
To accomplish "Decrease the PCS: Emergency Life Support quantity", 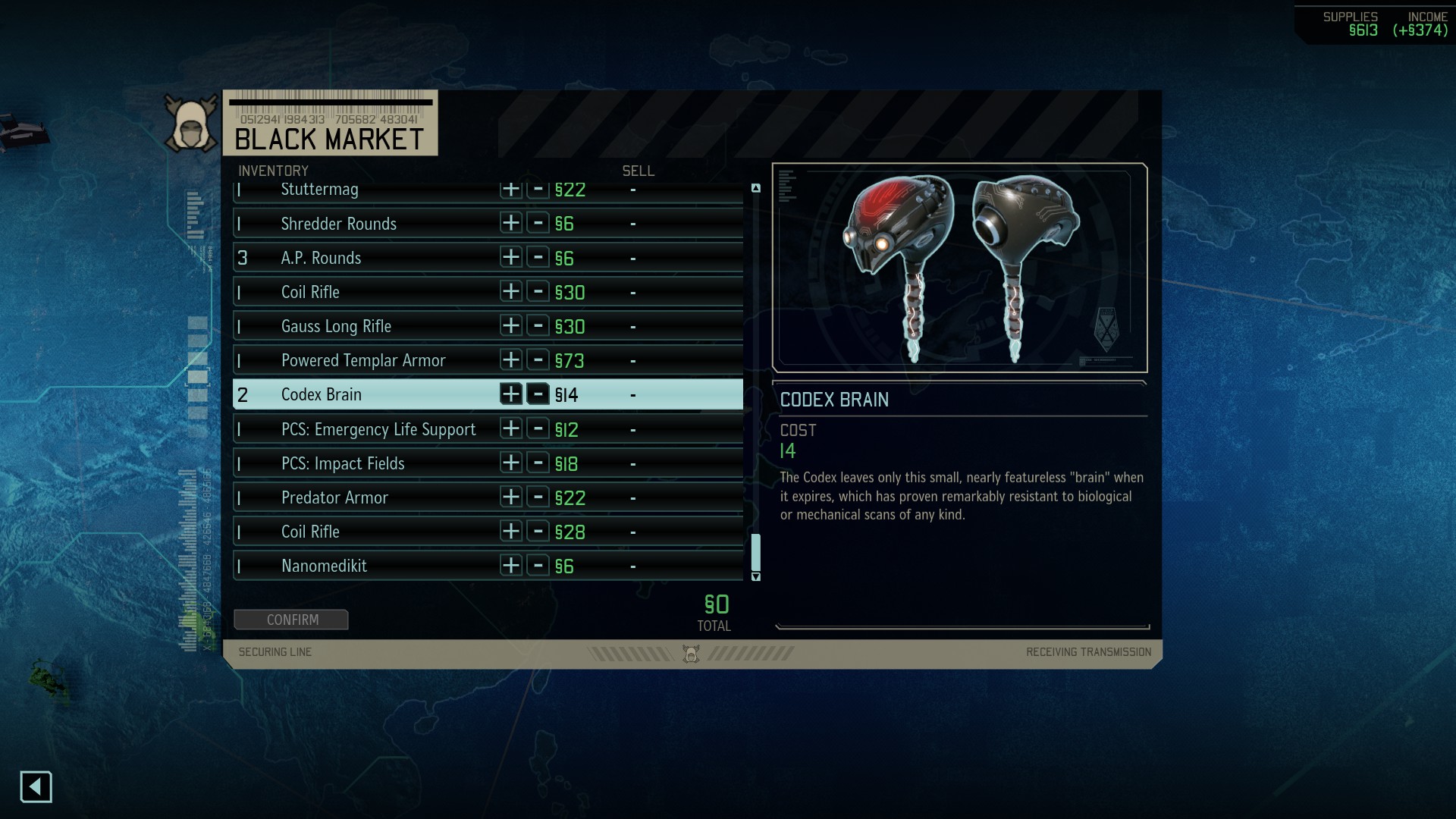I will (x=539, y=428).
